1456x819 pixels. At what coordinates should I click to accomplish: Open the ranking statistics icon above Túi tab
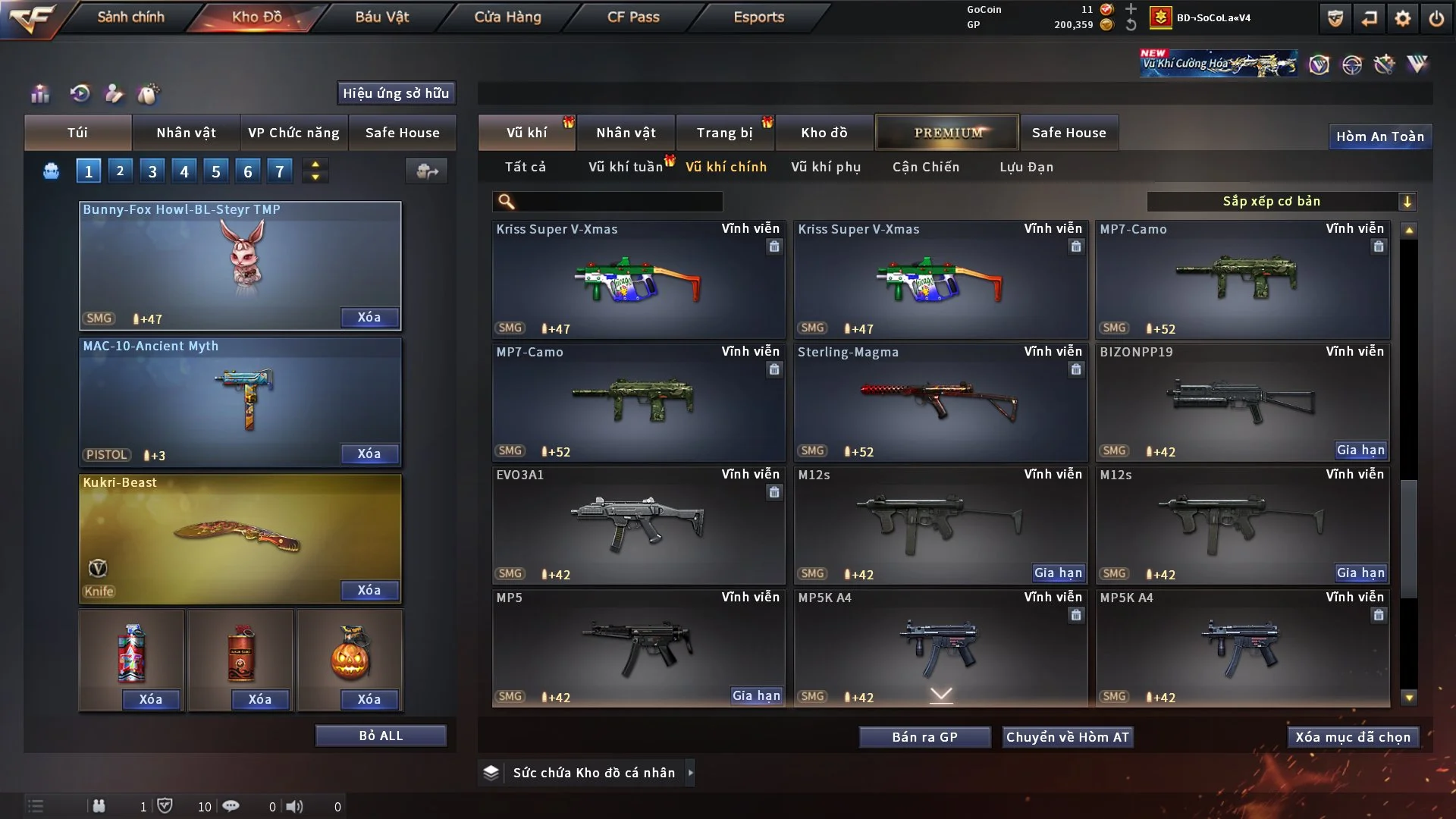39,94
